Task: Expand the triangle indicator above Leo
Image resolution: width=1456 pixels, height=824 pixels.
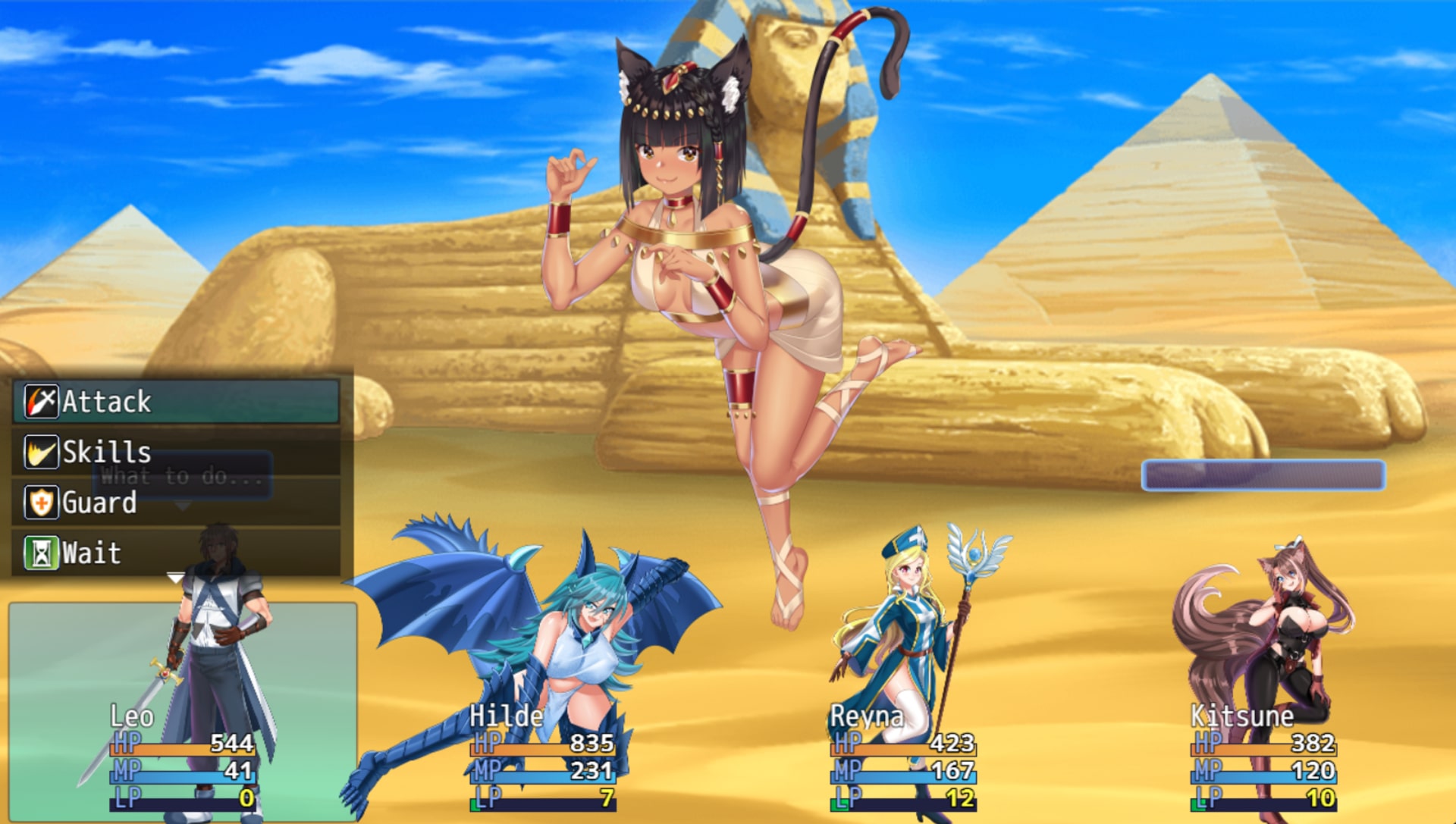Action: [174, 575]
